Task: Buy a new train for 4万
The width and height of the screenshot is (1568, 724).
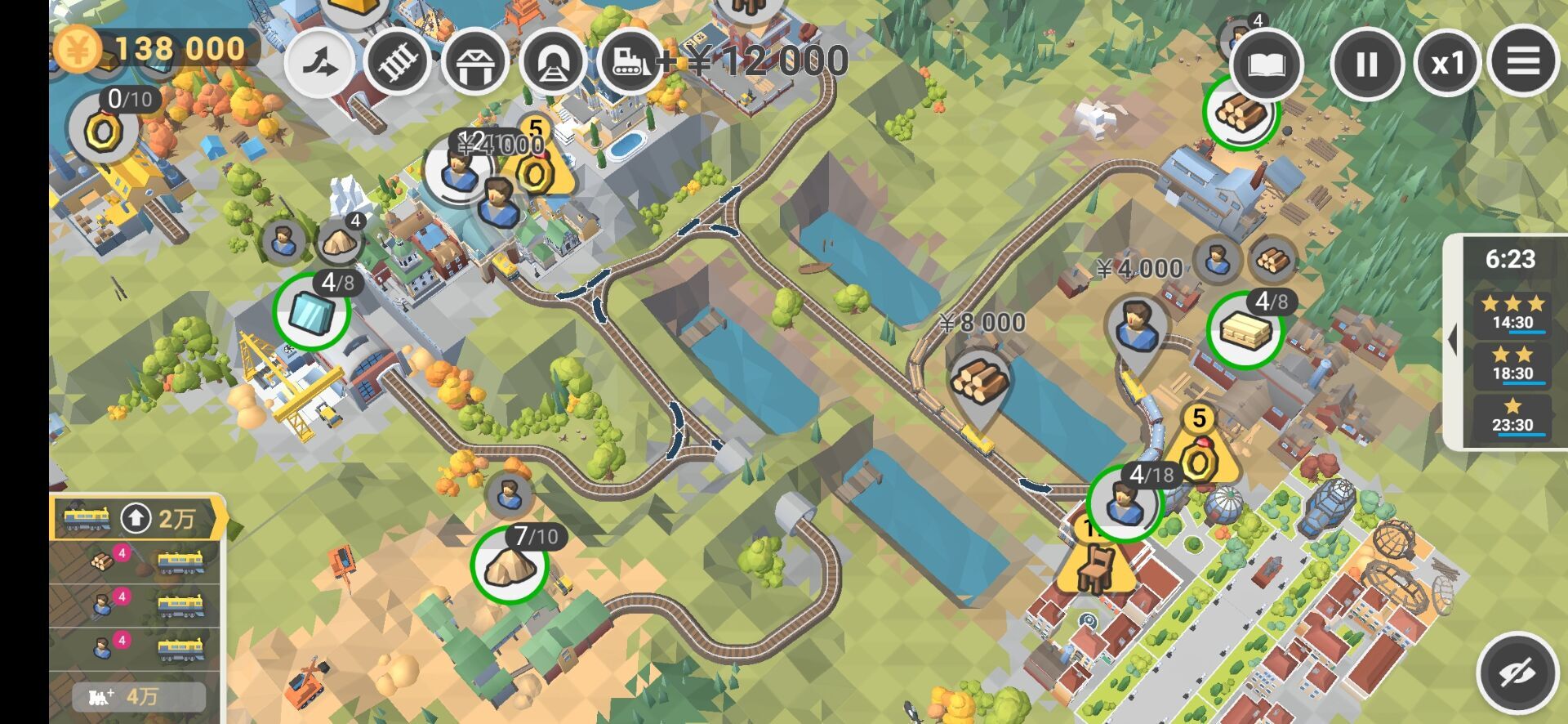Action: point(137,696)
